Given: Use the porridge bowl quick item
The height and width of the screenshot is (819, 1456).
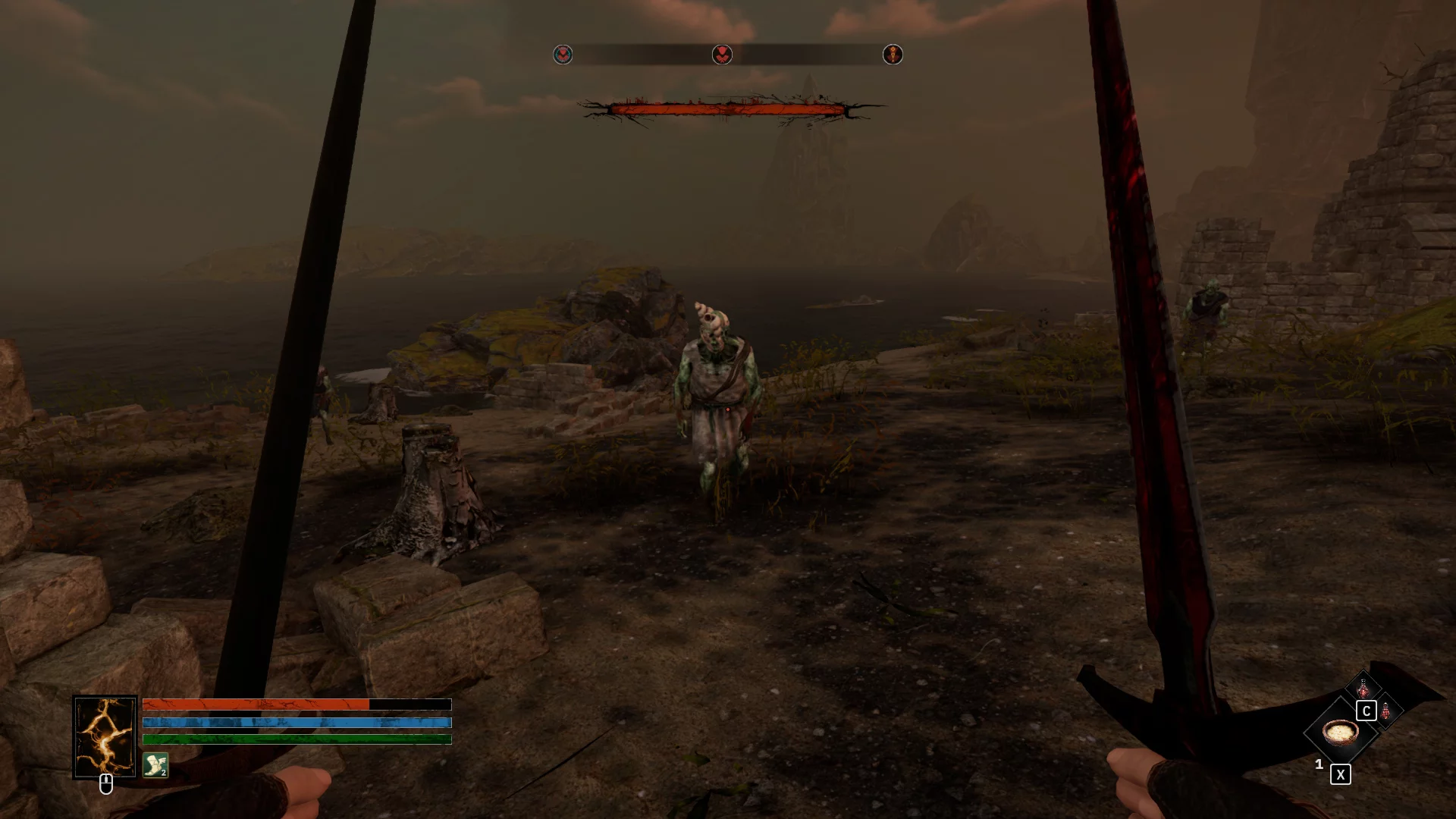Looking at the screenshot, I should [x=1340, y=733].
